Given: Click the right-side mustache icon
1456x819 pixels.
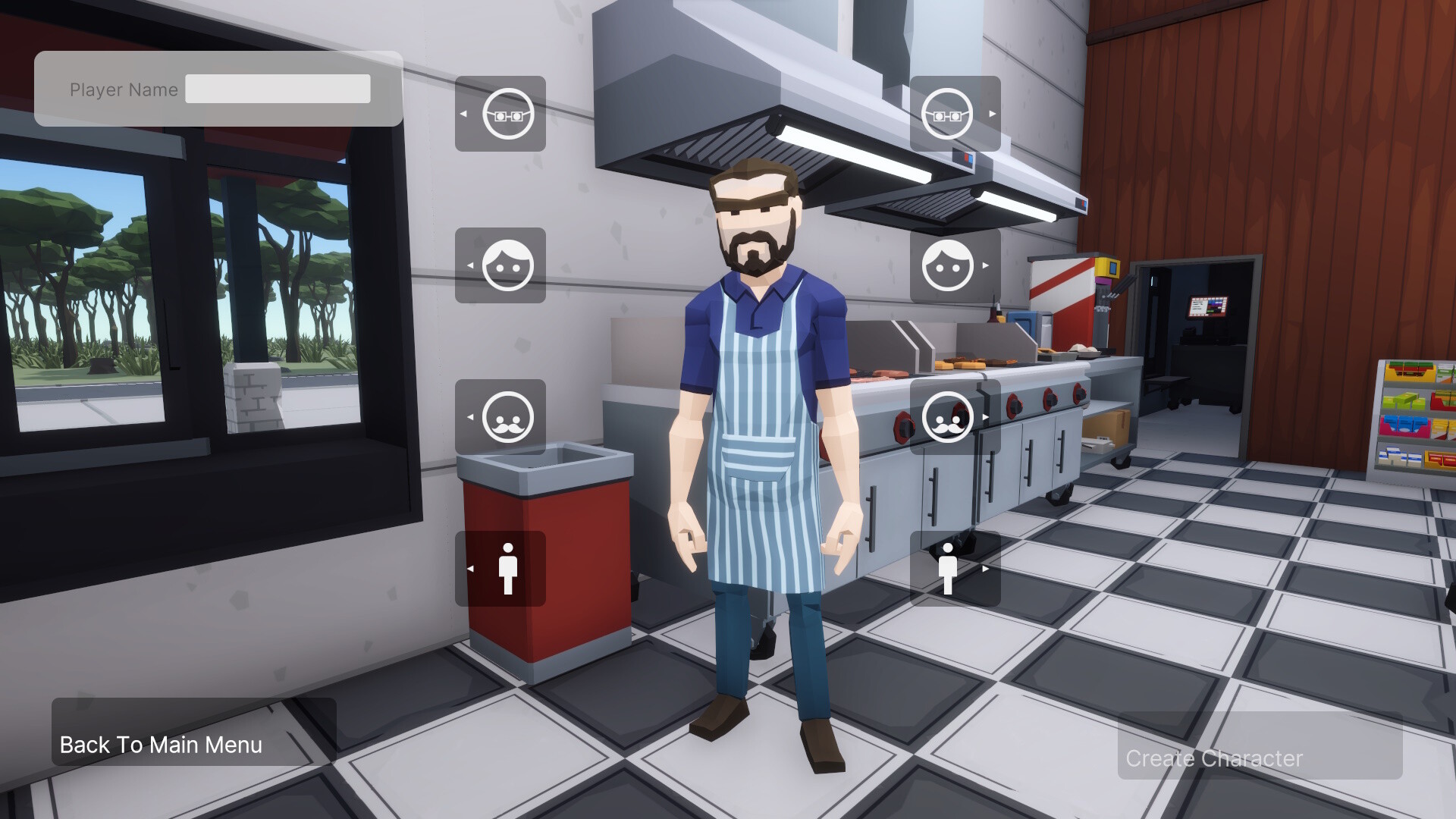Looking at the screenshot, I should point(950,417).
